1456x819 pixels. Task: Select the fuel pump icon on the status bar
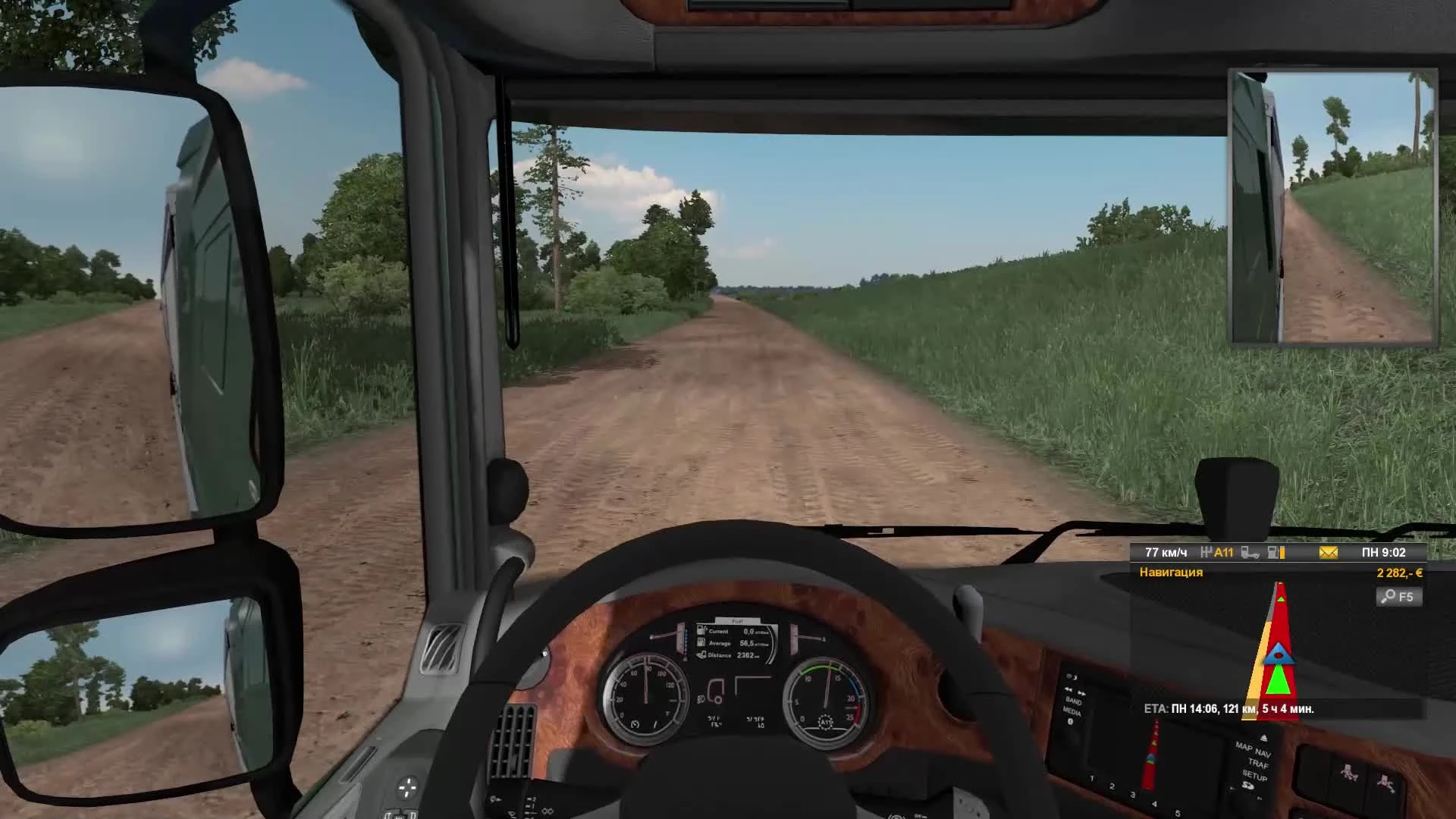coord(1272,554)
